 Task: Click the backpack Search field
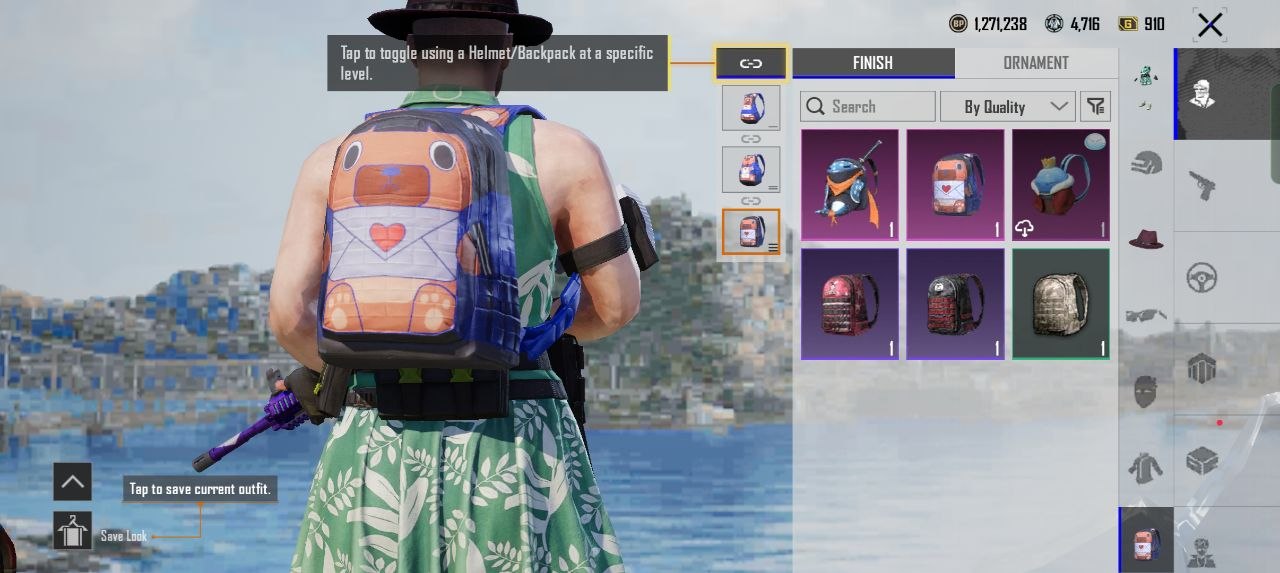point(868,106)
